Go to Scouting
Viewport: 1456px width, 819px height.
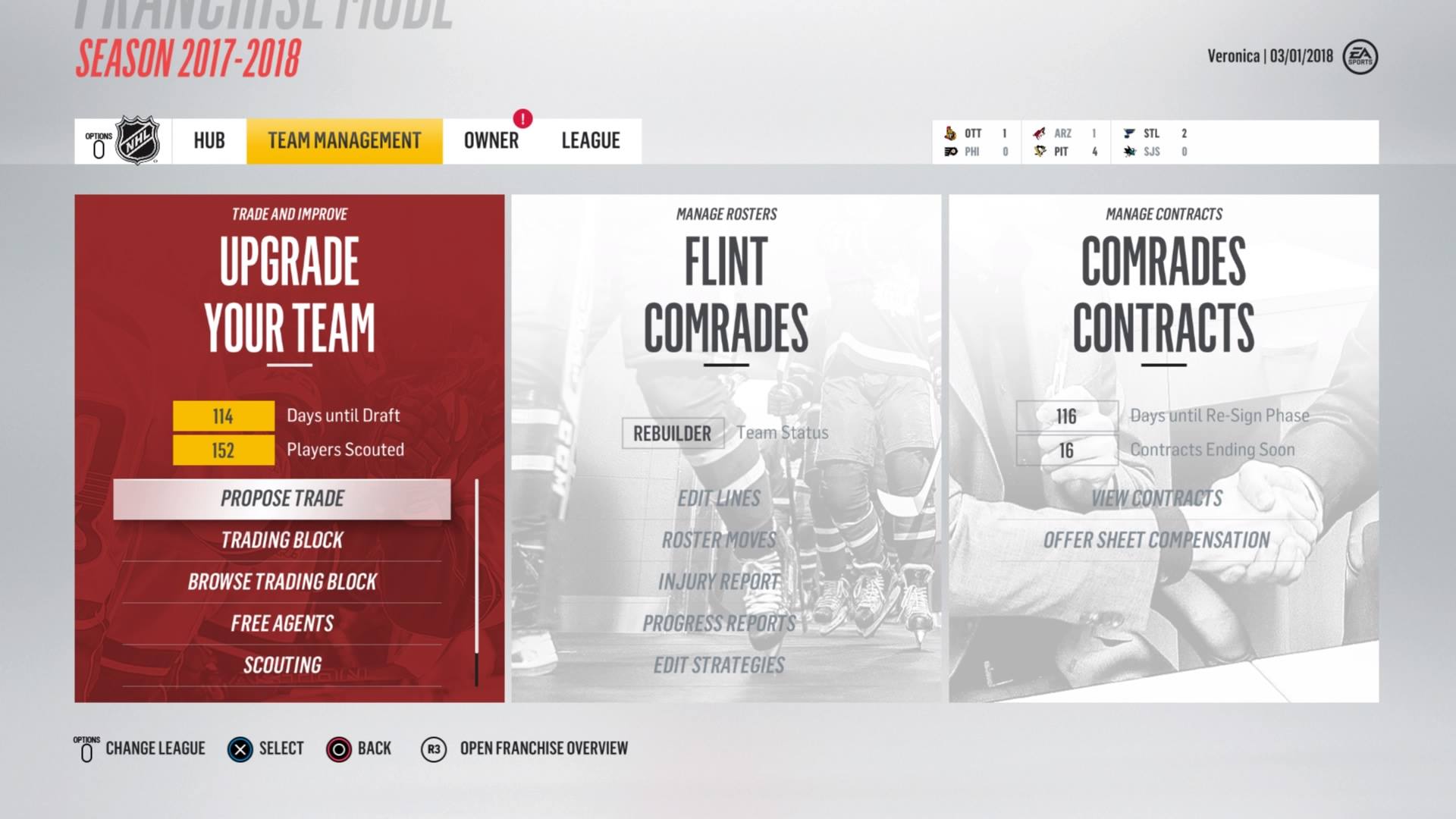pyautogui.click(x=282, y=666)
